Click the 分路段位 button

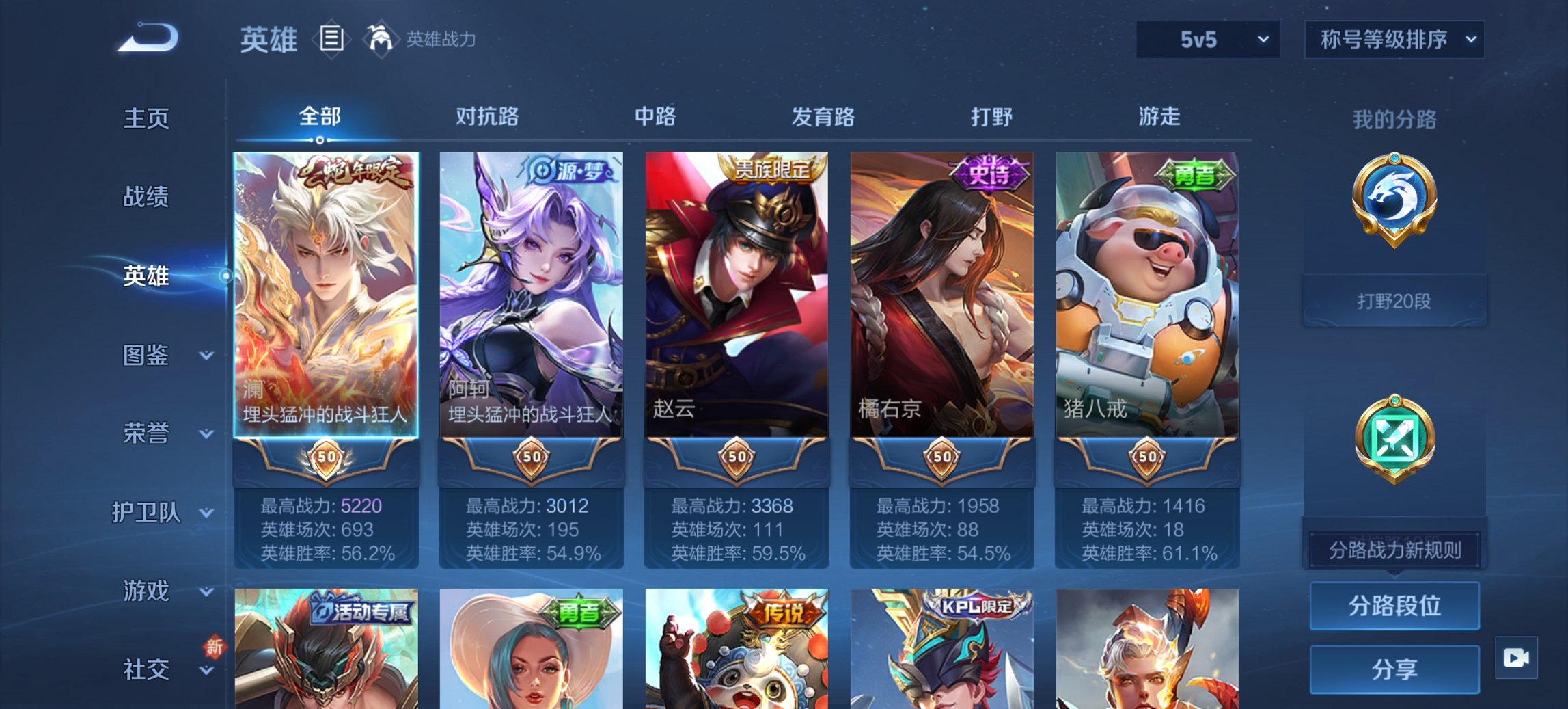click(1394, 606)
